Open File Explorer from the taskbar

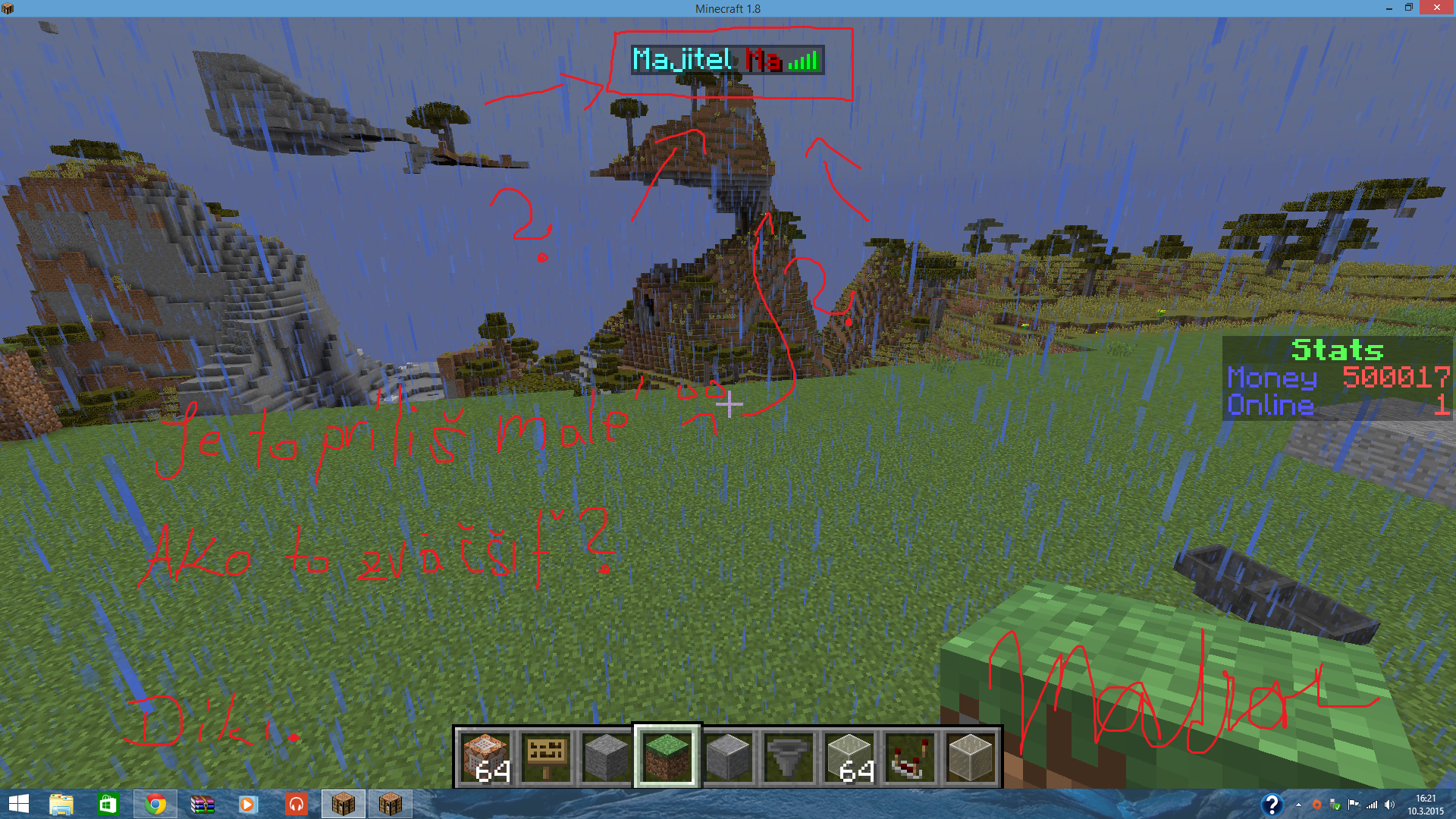point(61,805)
